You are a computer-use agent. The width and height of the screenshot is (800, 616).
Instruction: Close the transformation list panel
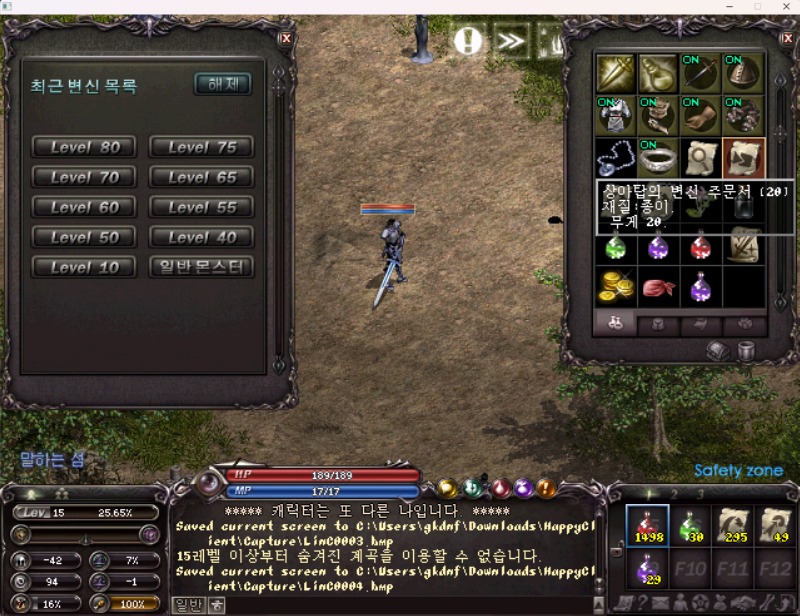point(286,38)
